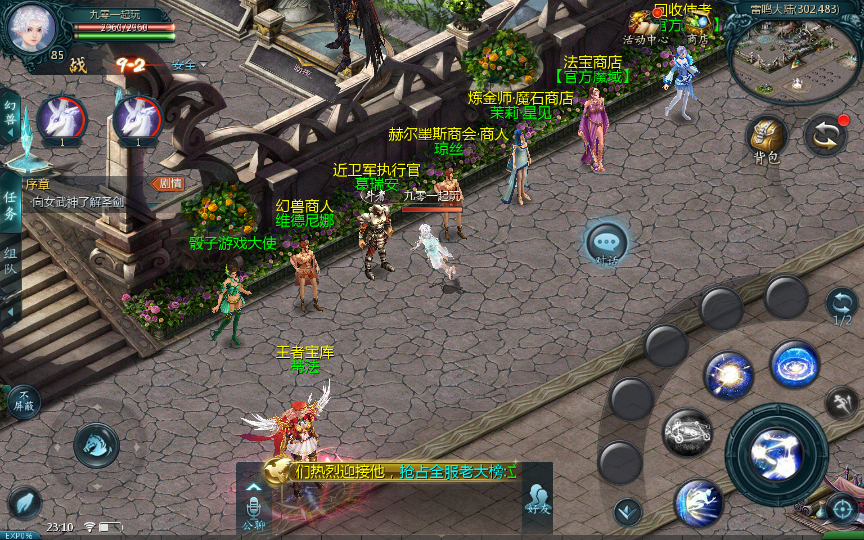This screenshot has width=864, height=540.
Task: Cast the blue vortex swirl skill
Action: point(795,365)
